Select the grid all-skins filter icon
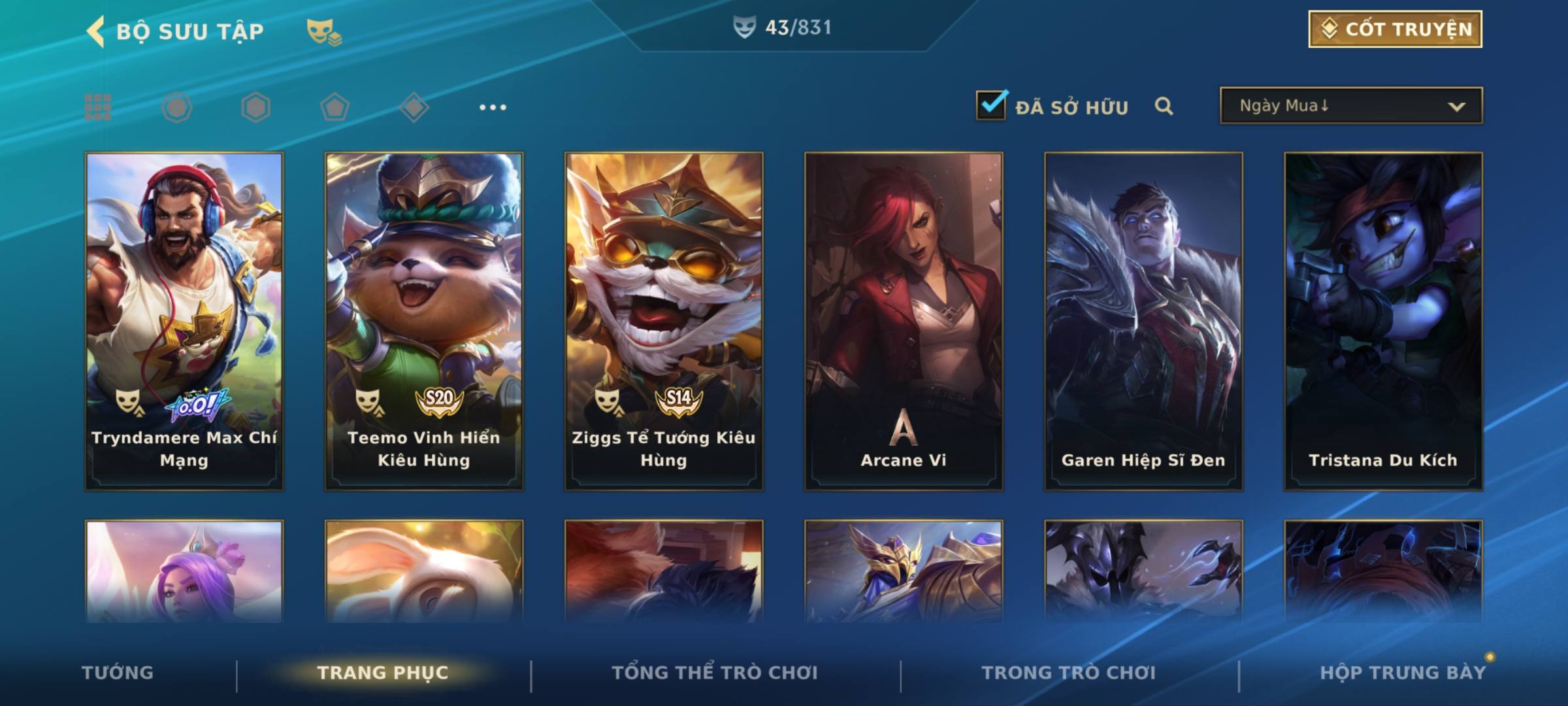Image resolution: width=1568 pixels, height=706 pixels. 98,107
